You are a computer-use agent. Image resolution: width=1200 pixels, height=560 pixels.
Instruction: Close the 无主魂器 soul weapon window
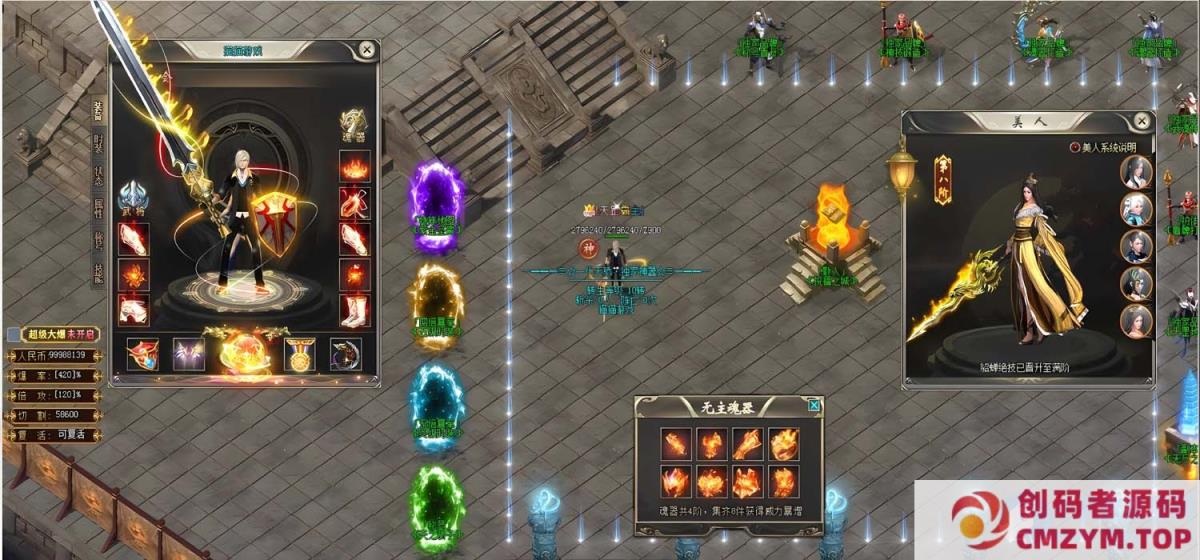[x=814, y=405]
